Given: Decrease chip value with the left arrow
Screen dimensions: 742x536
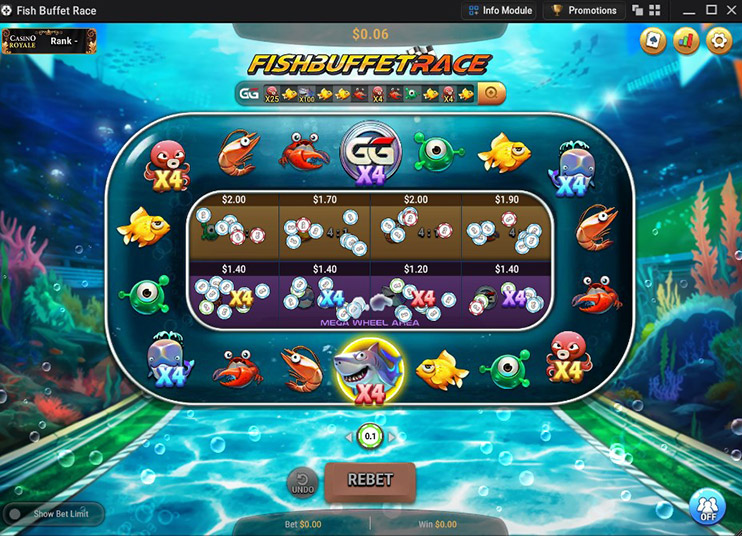Looking at the screenshot, I should (349, 437).
